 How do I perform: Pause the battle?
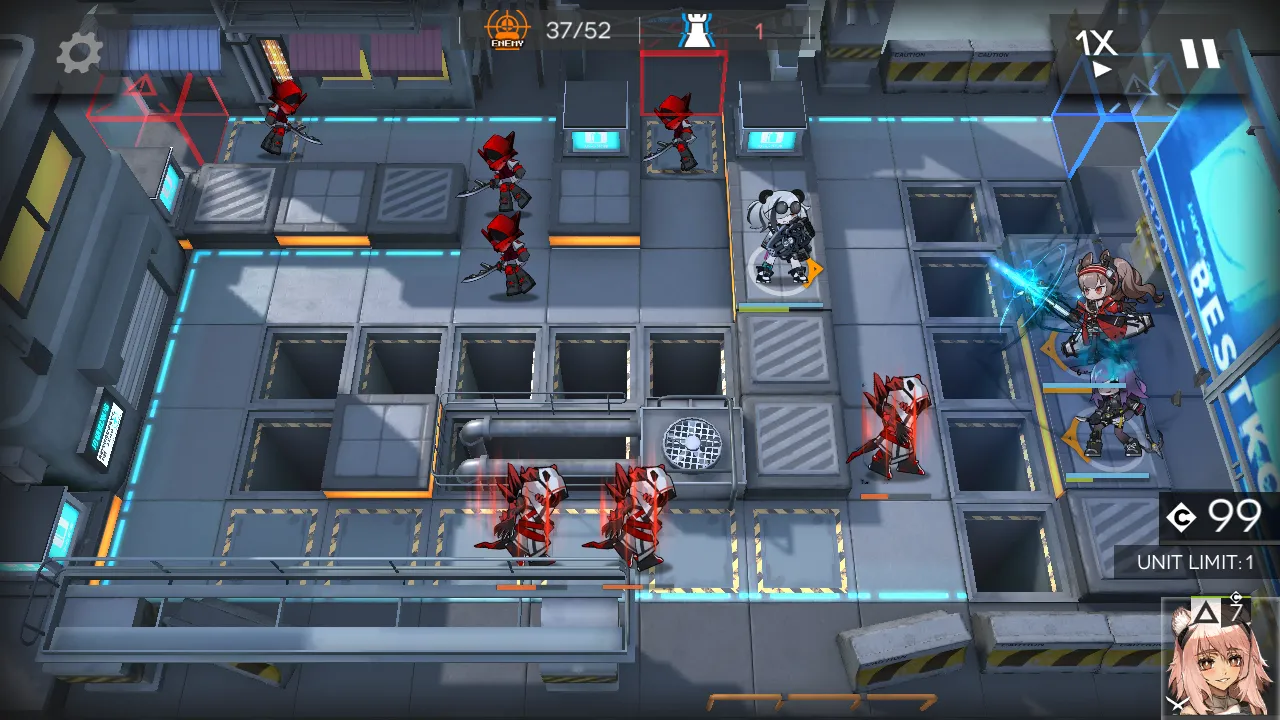(1200, 53)
